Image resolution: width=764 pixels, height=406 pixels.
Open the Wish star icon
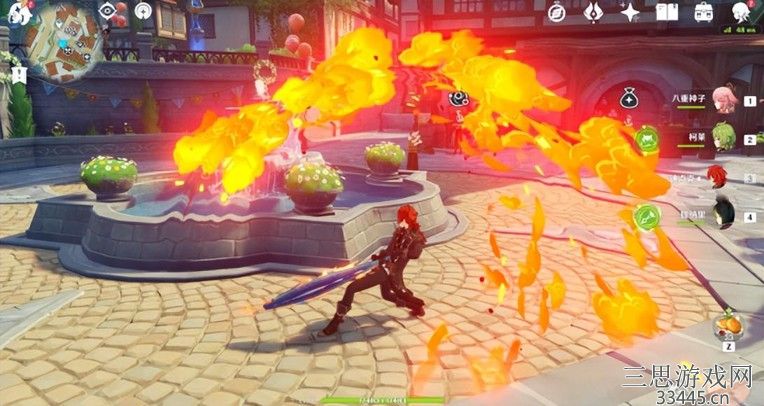pyautogui.click(x=630, y=12)
